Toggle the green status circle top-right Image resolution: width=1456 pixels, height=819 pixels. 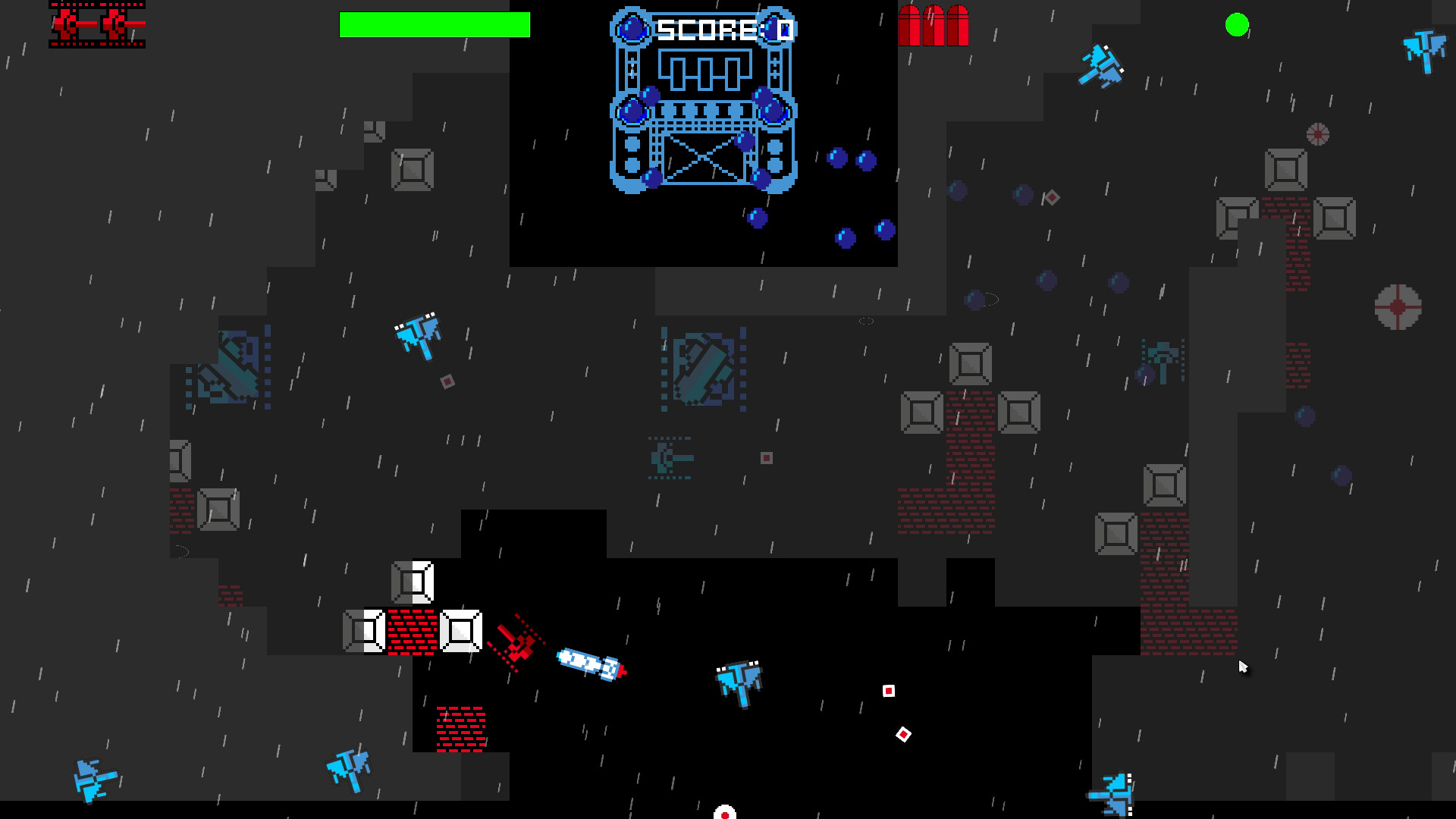pyautogui.click(x=1238, y=26)
